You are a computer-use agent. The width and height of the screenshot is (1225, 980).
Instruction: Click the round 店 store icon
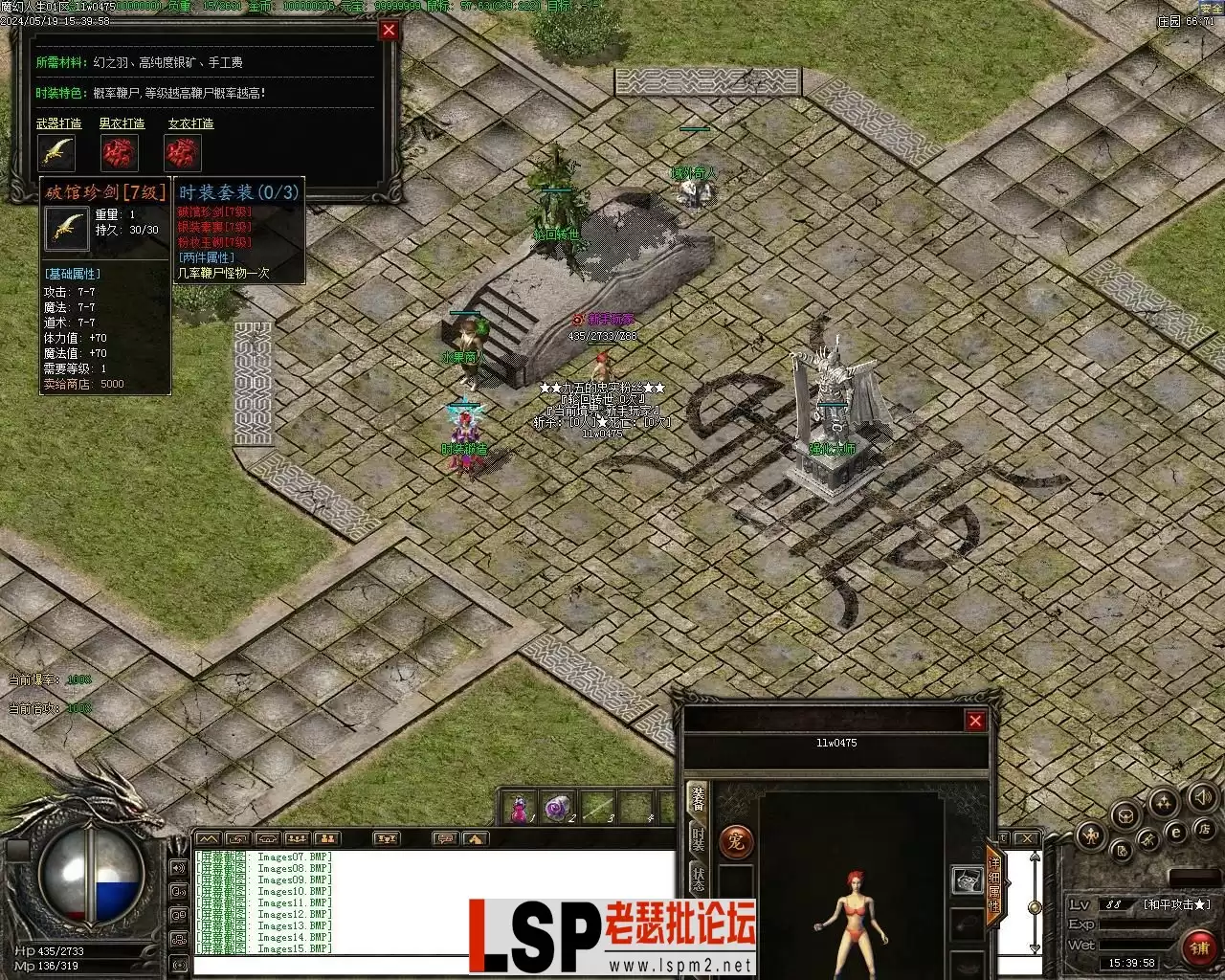pyautogui.click(x=1205, y=829)
